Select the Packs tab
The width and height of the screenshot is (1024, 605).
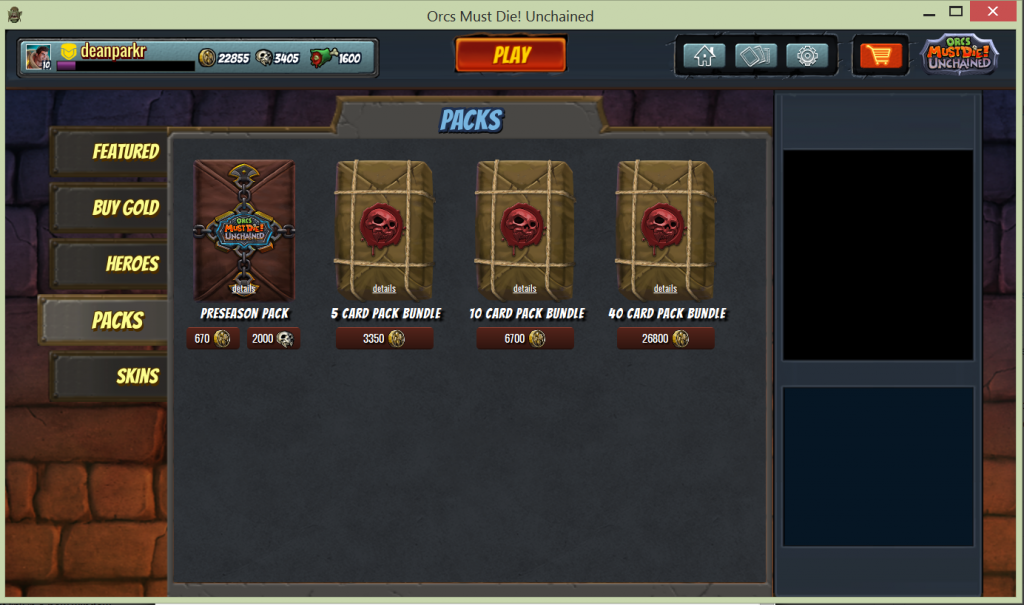coord(105,320)
